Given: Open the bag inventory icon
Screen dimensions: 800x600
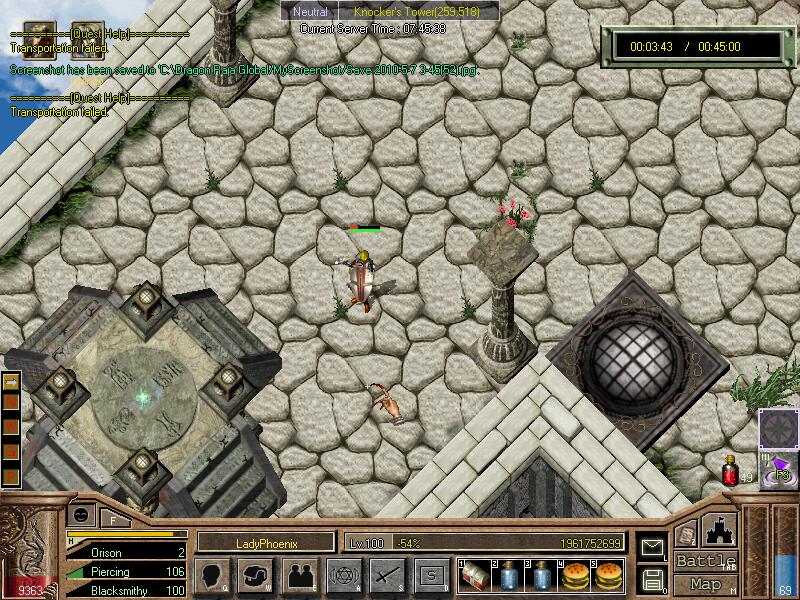Looking at the screenshot, I should [256, 575].
